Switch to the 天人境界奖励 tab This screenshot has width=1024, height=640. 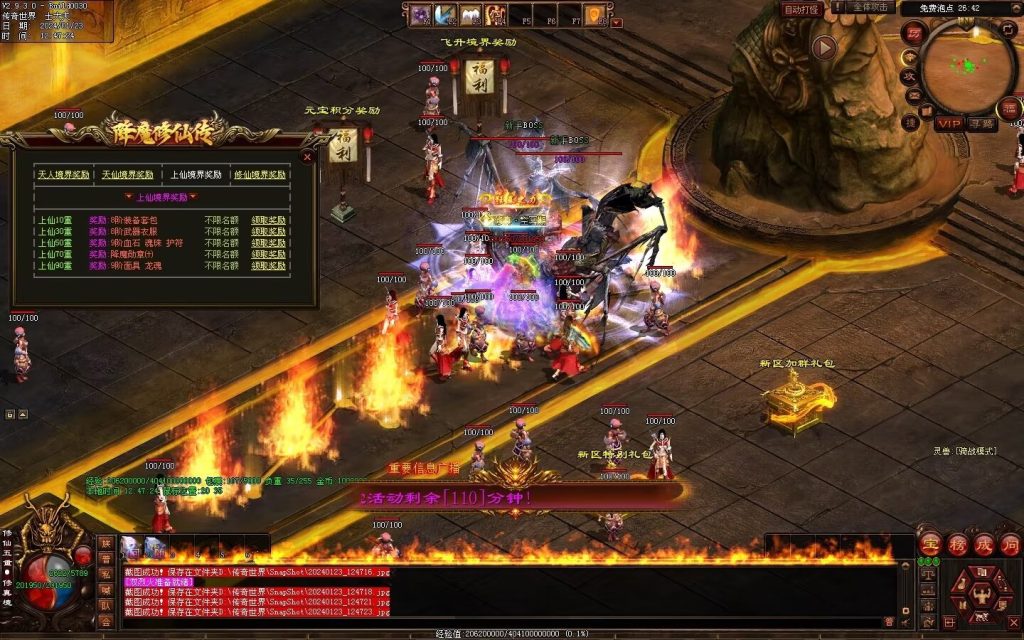pyautogui.click(x=62, y=174)
